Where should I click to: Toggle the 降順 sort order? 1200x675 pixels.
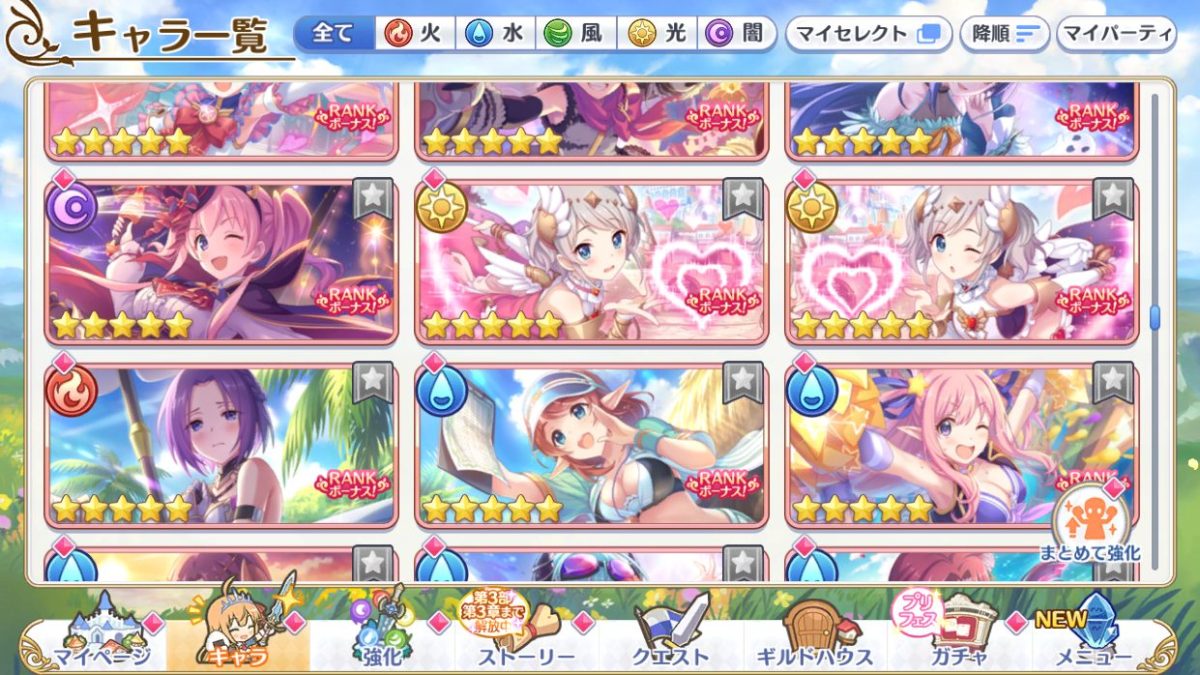click(1003, 34)
